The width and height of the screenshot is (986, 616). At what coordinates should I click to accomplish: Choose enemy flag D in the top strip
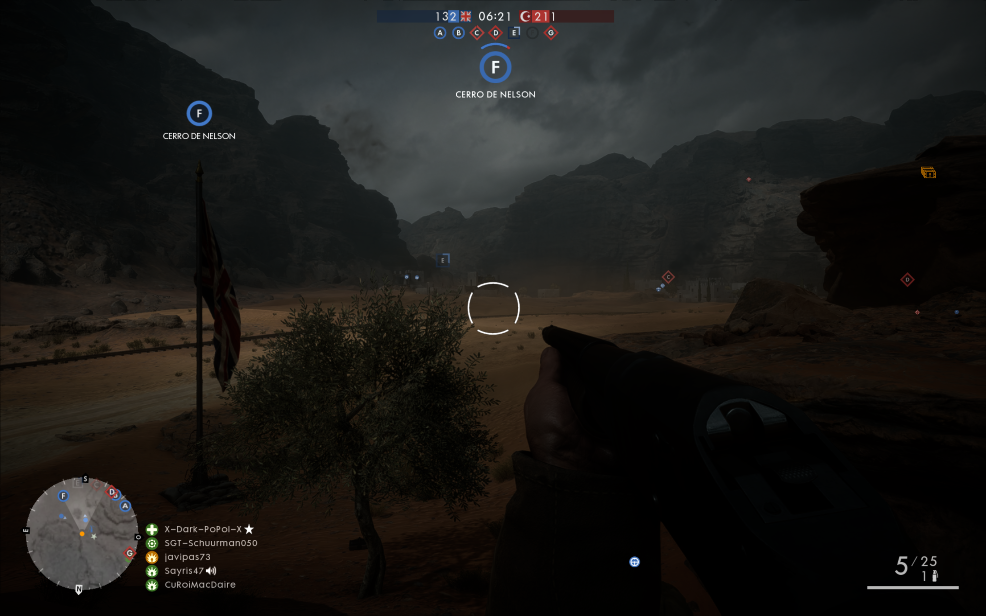495,33
